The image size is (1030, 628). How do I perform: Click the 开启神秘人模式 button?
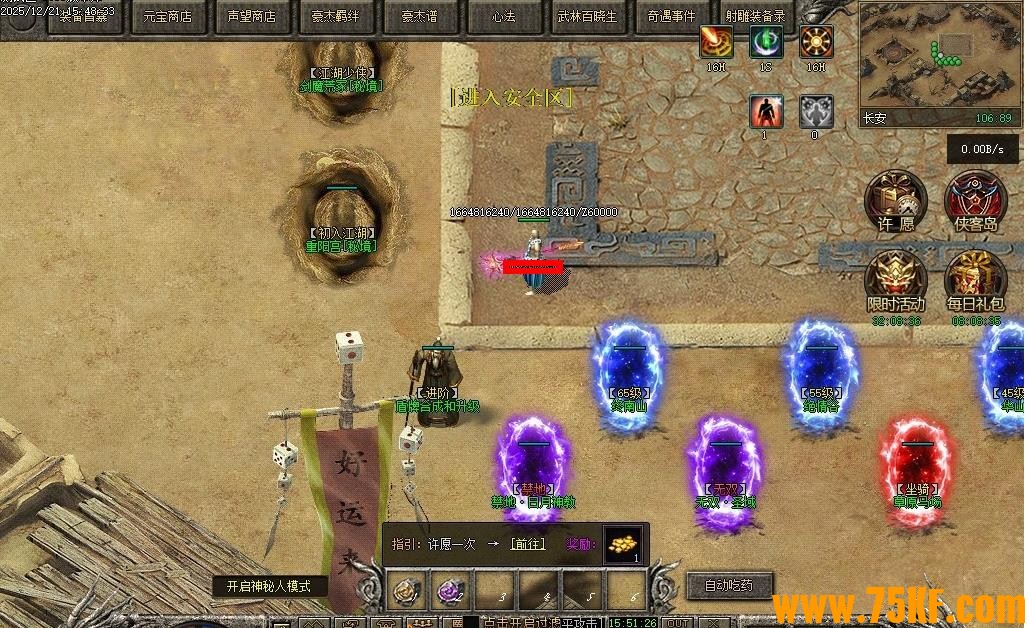pyautogui.click(x=270, y=586)
